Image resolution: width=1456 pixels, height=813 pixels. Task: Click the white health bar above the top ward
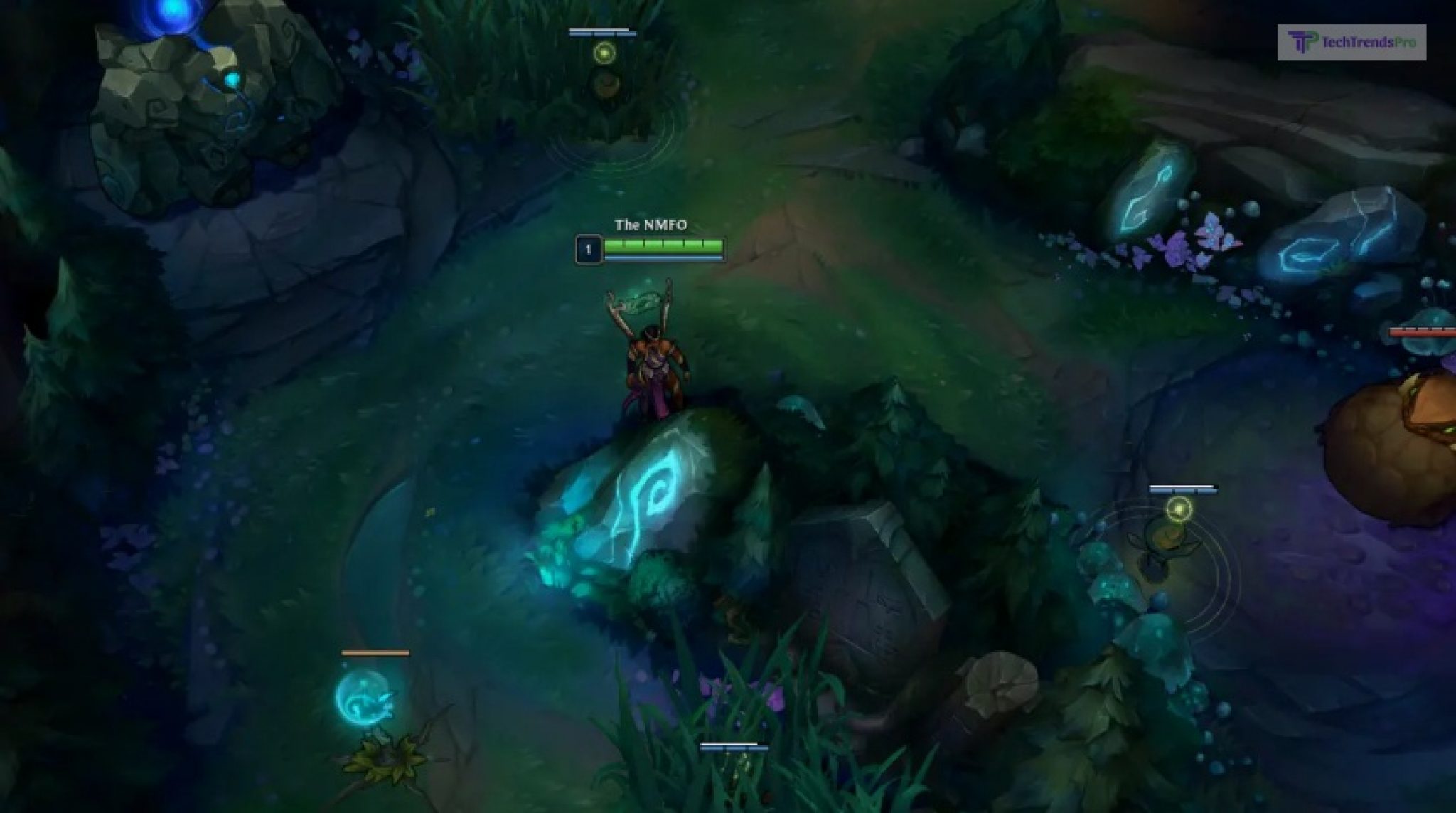coord(601,31)
